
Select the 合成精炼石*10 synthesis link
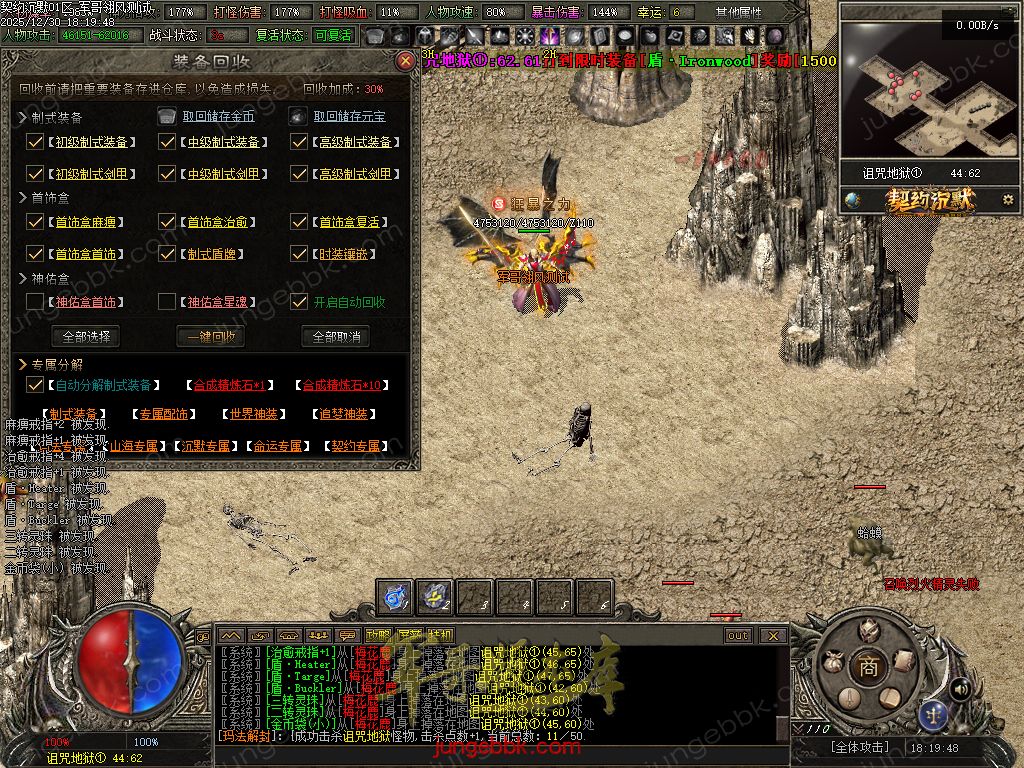click(342, 385)
